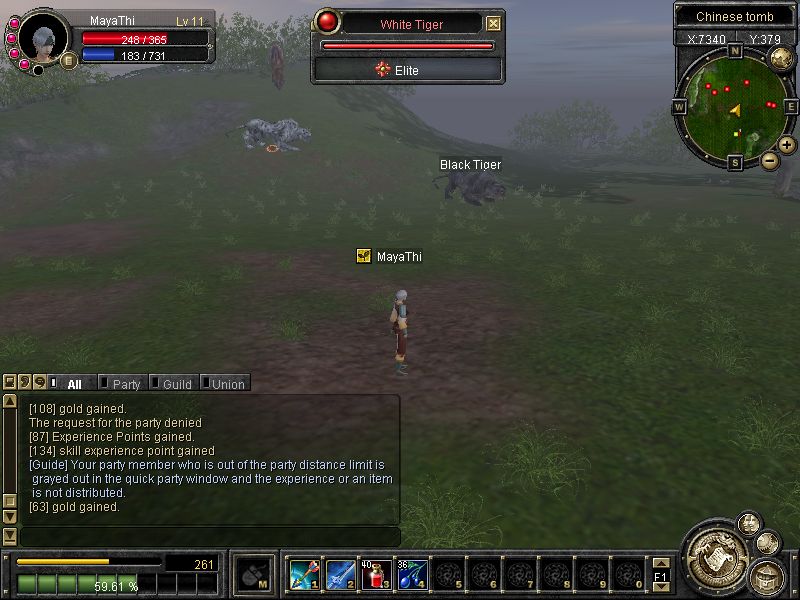Screen dimensions: 800x600
Task: Click the mouse-mode M button beside hotbar
Action: 255,575
